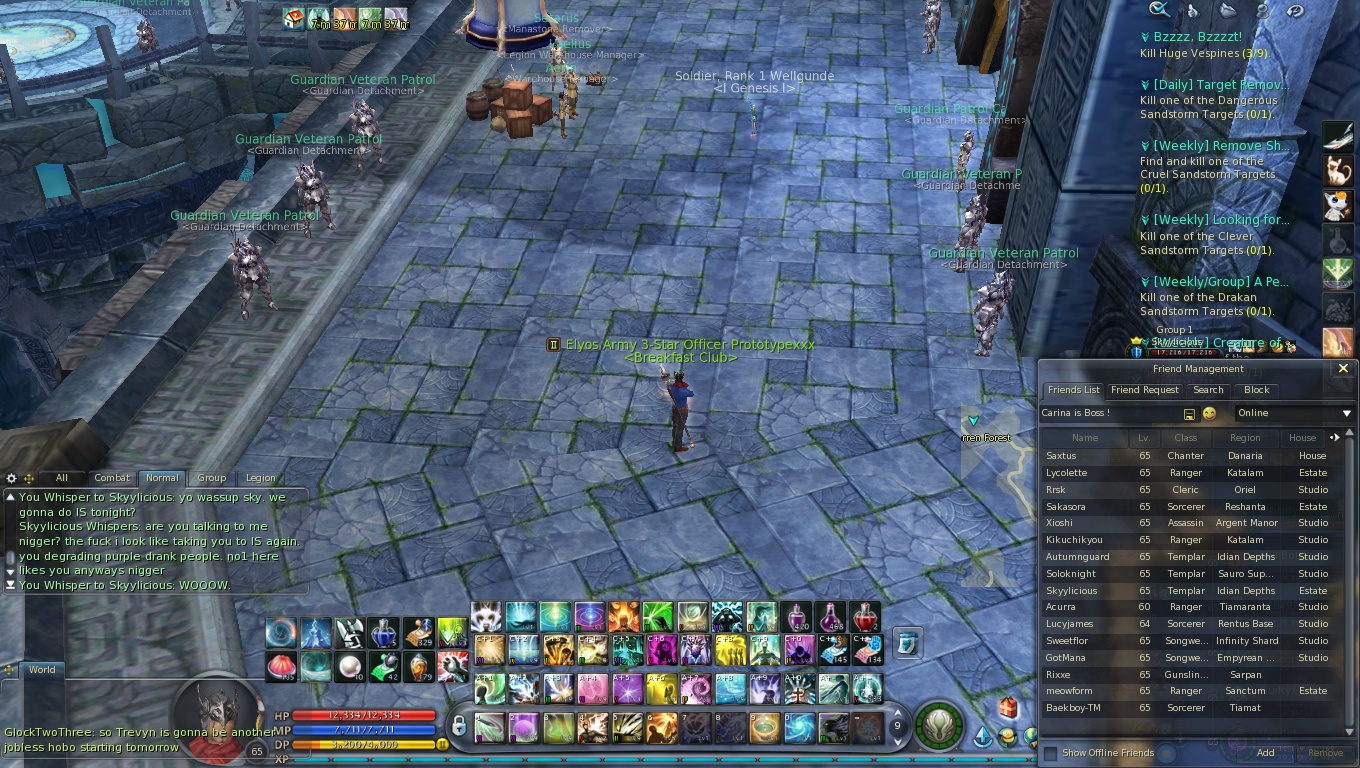This screenshot has height=768, width=1360.
Task: Open the Search tab in Friend Management
Action: pos(1208,390)
